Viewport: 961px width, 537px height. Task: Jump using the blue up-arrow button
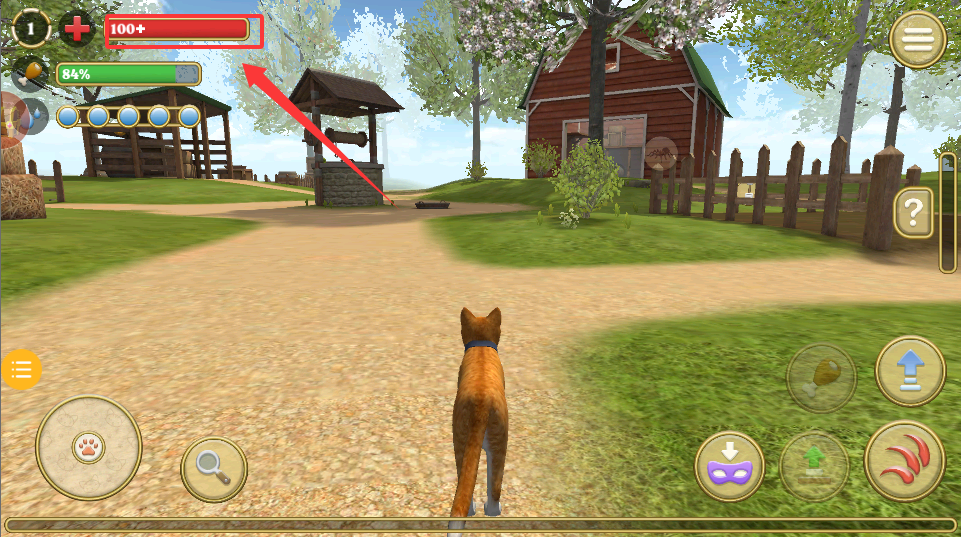910,371
